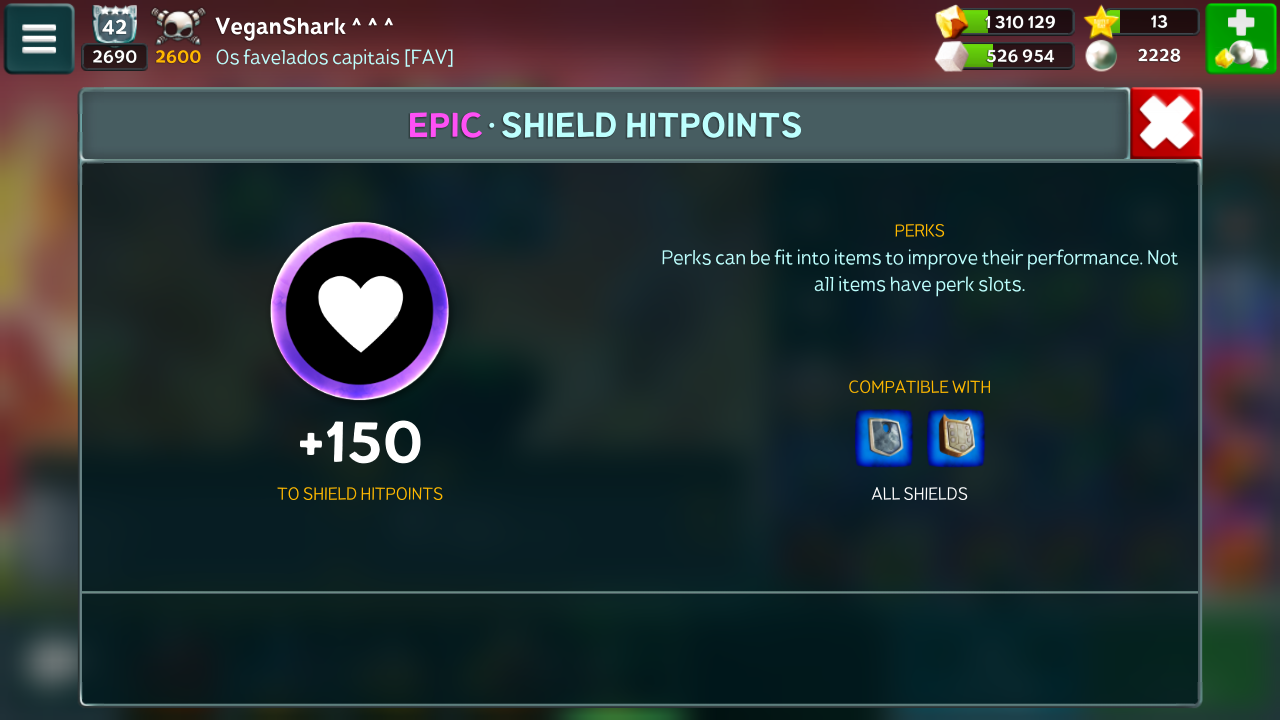The width and height of the screenshot is (1280, 720).
Task: Tap the purple heart perk icon
Action: (x=360, y=310)
